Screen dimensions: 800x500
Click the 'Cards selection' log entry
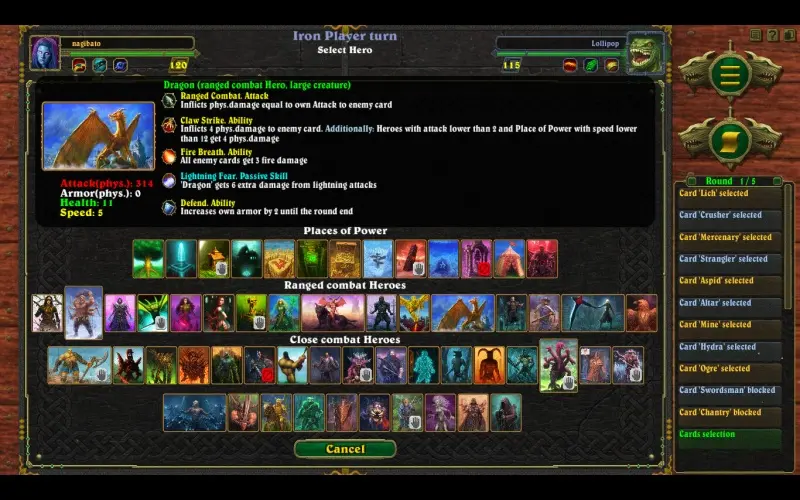point(728,436)
